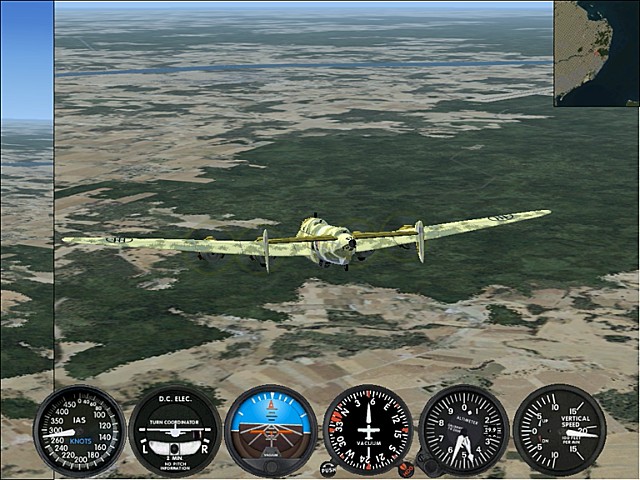Click the airspeed indicator gauge
This screenshot has height=480, width=640.
pyautogui.click(x=80, y=431)
